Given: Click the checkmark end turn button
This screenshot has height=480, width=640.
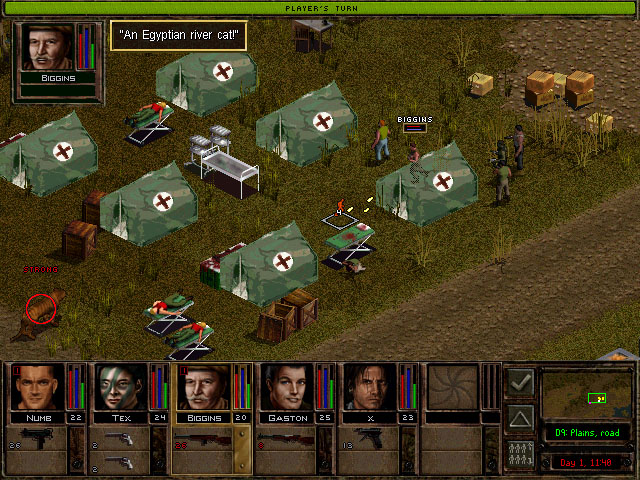Looking at the screenshot, I should click(x=519, y=382).
